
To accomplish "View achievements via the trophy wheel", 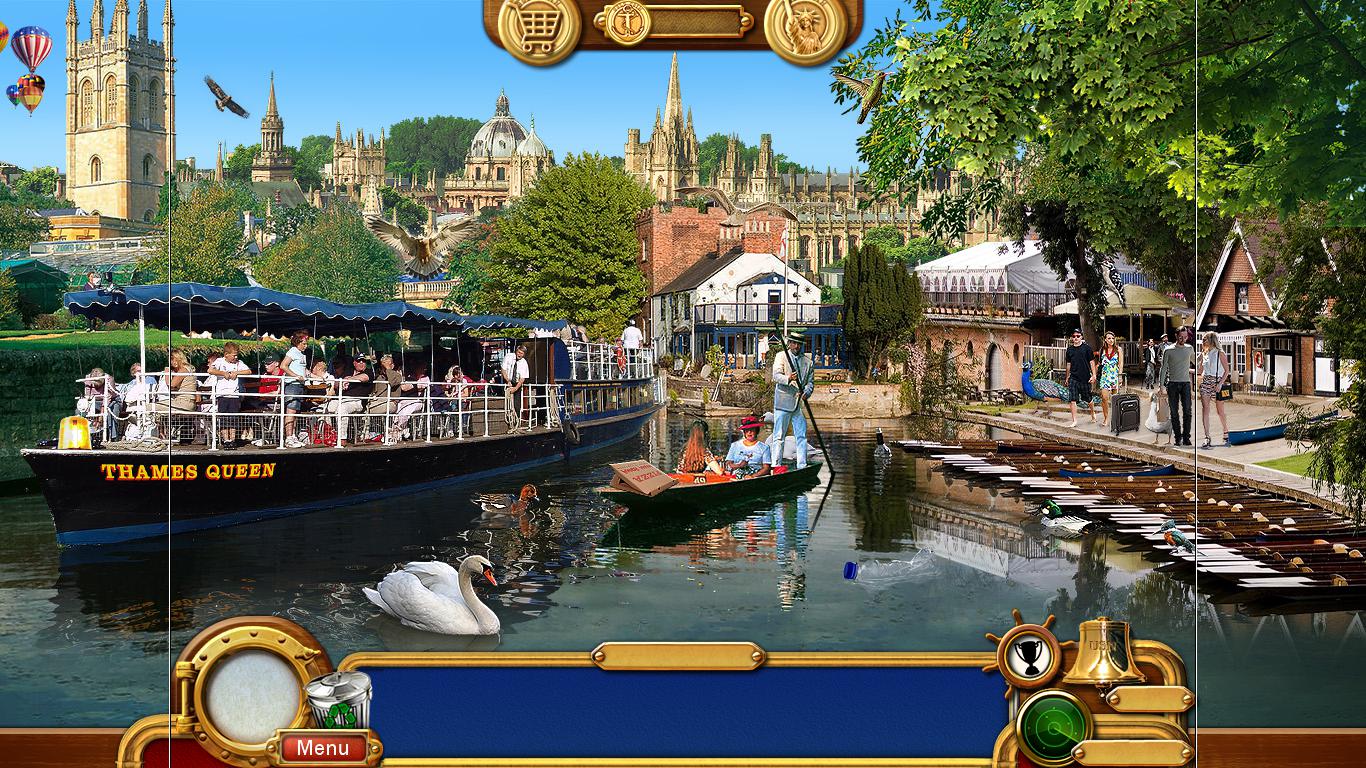I will point(1027,655).
